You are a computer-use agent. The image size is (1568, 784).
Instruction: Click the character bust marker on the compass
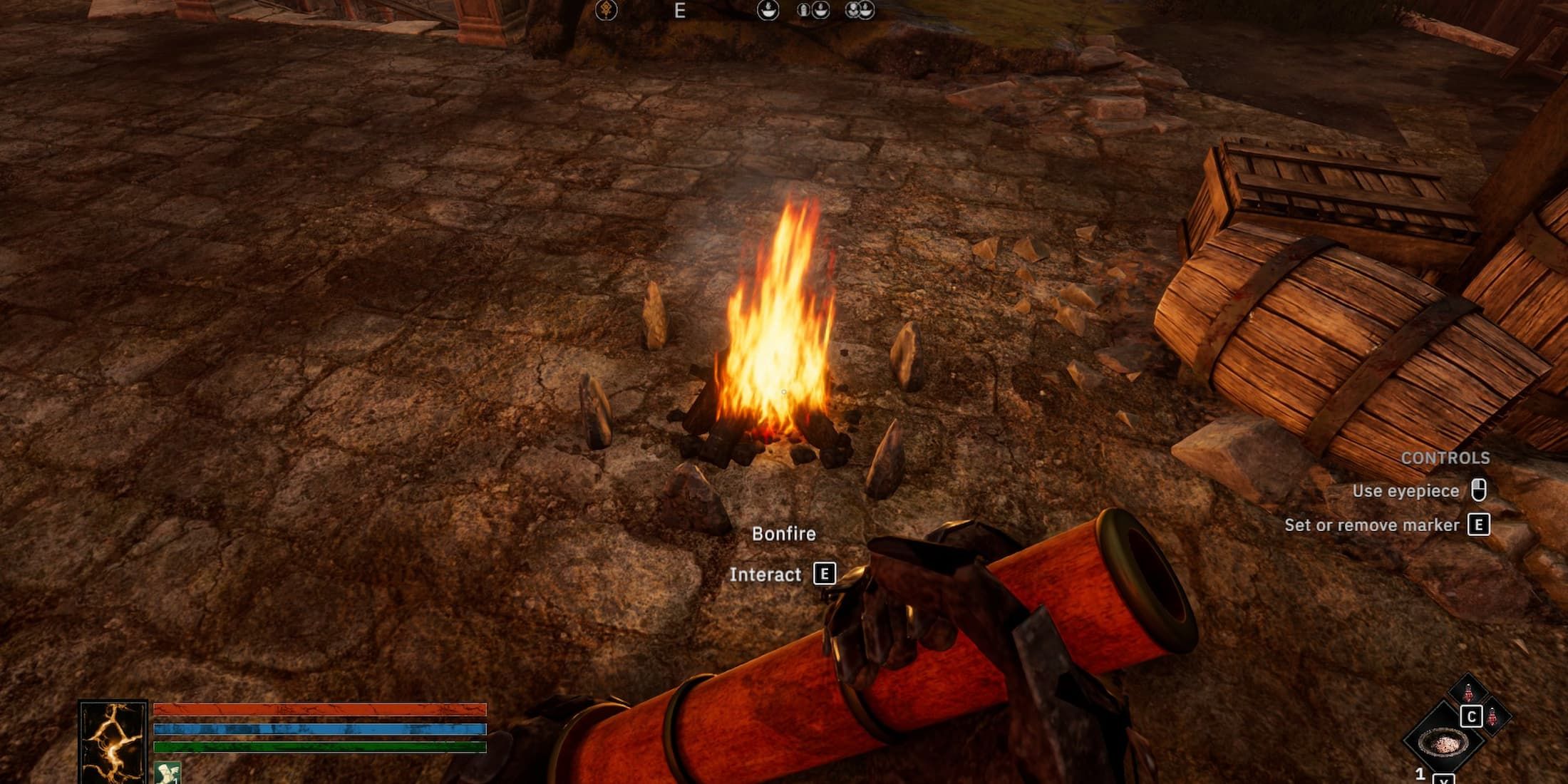[x=852, y=10]
